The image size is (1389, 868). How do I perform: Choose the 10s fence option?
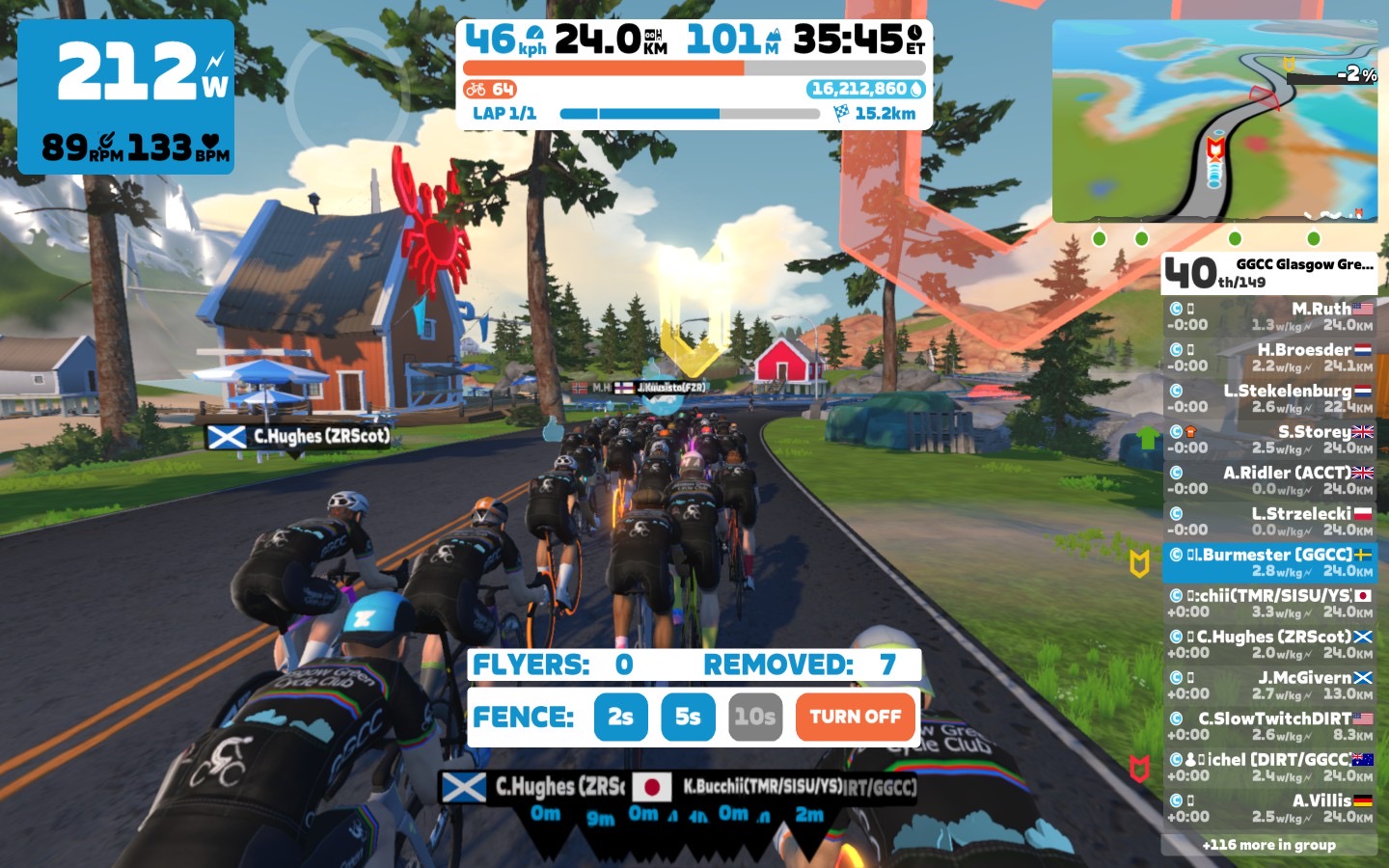(x=754, y=717)
